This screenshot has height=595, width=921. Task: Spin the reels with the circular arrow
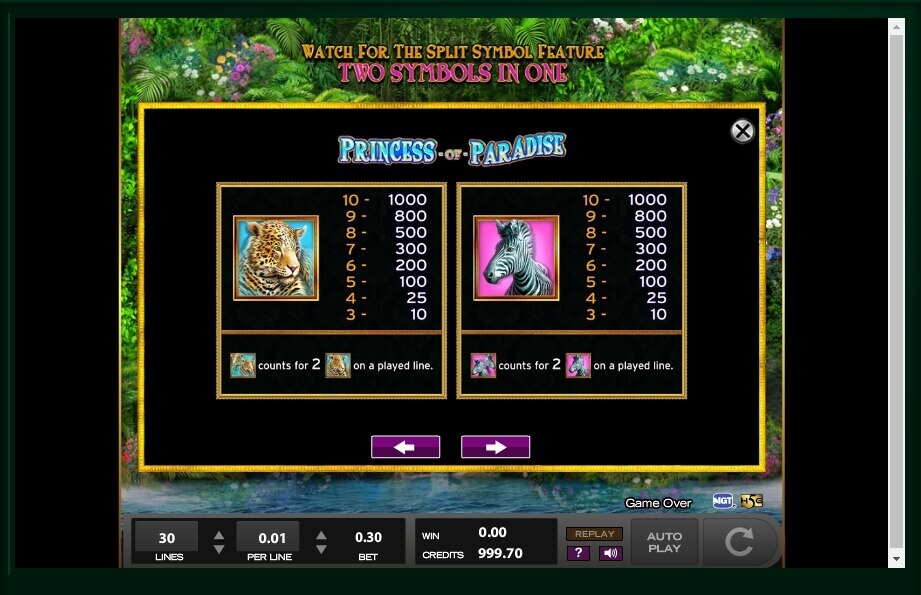pyautogui.click(x=739, y=542)
